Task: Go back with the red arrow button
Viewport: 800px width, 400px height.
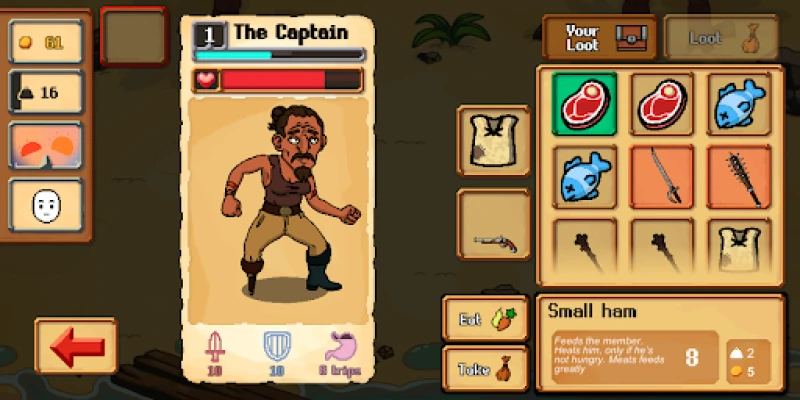Action: pyautogui.click(x=75, y=346)
